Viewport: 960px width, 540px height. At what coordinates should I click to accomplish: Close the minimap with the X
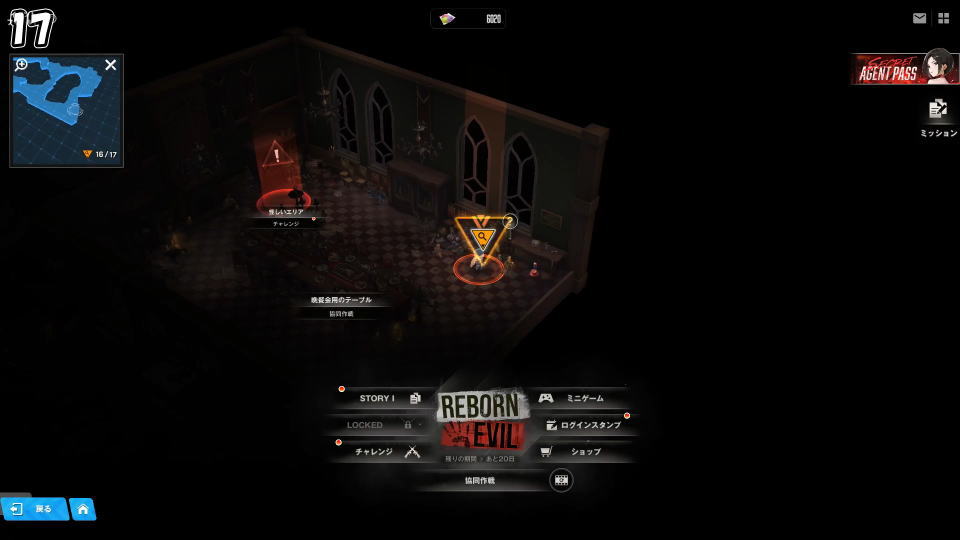coord(111,65)
